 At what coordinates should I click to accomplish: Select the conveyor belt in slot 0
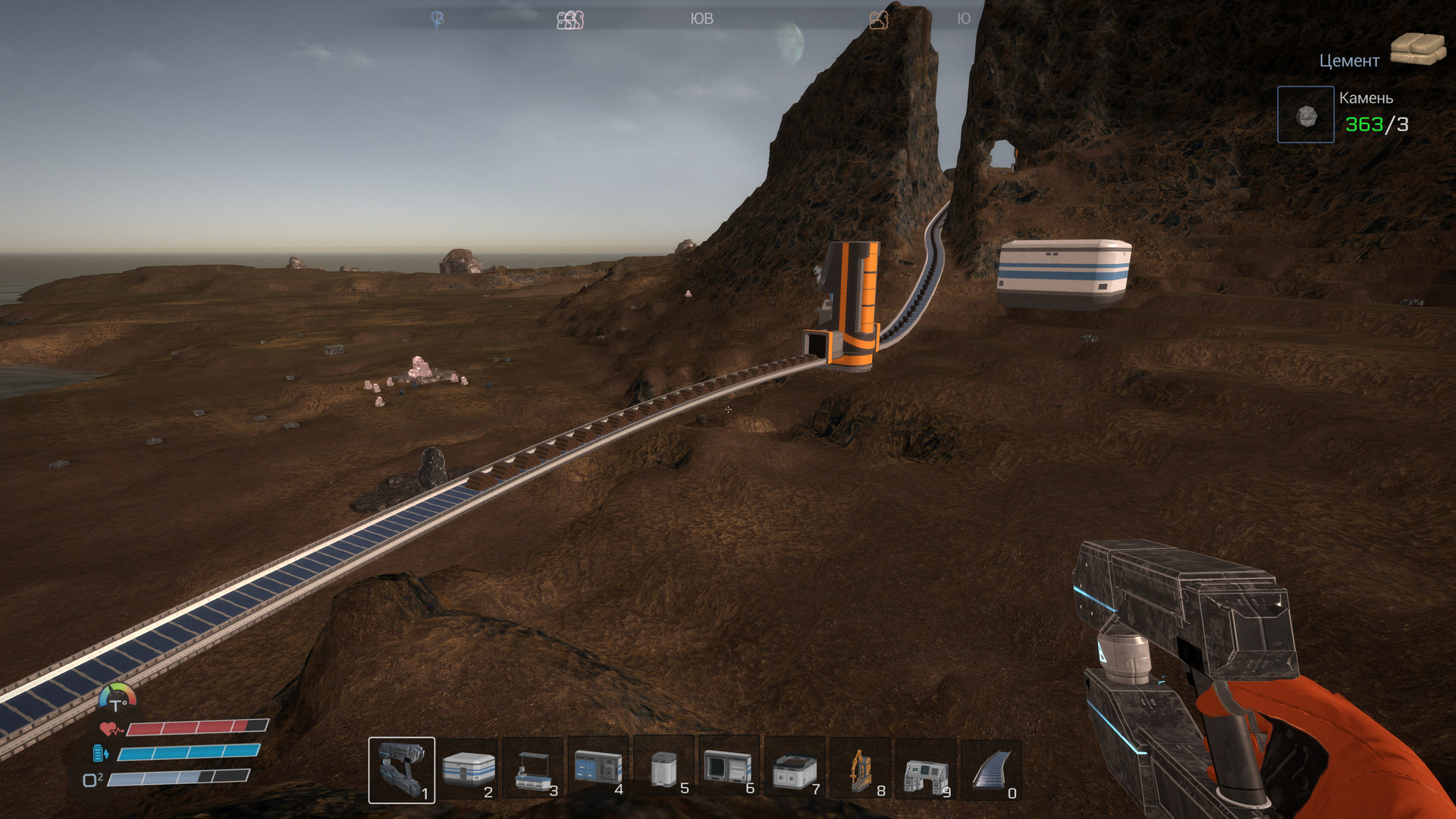(x=991, y=769)
